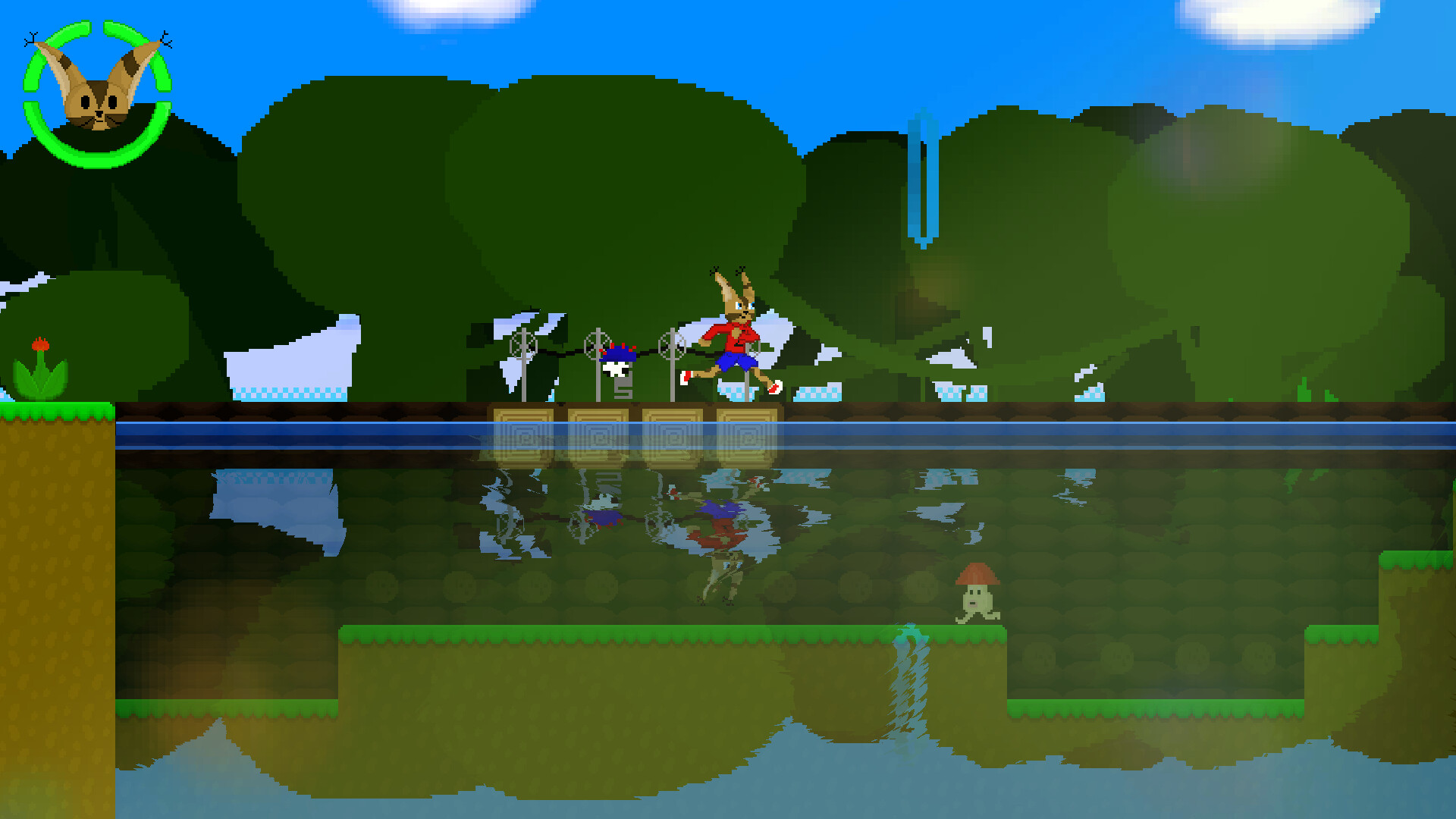Click the leftmost fence post wheel ornament
1456x819 pixels.
pos(523,345)
